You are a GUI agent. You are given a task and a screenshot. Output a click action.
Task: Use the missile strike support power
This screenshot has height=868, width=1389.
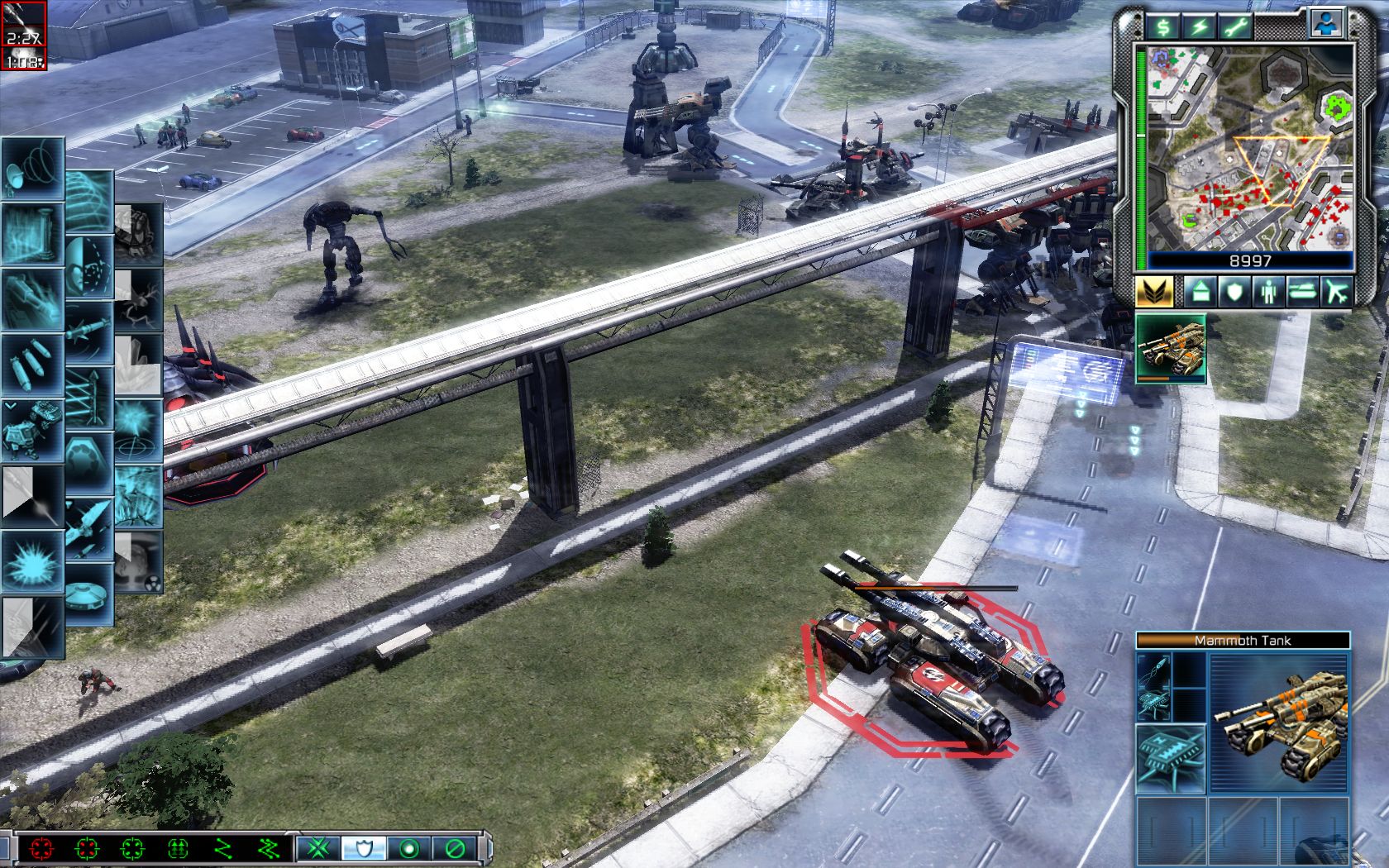pyautogui.click(x=89, y=332)
